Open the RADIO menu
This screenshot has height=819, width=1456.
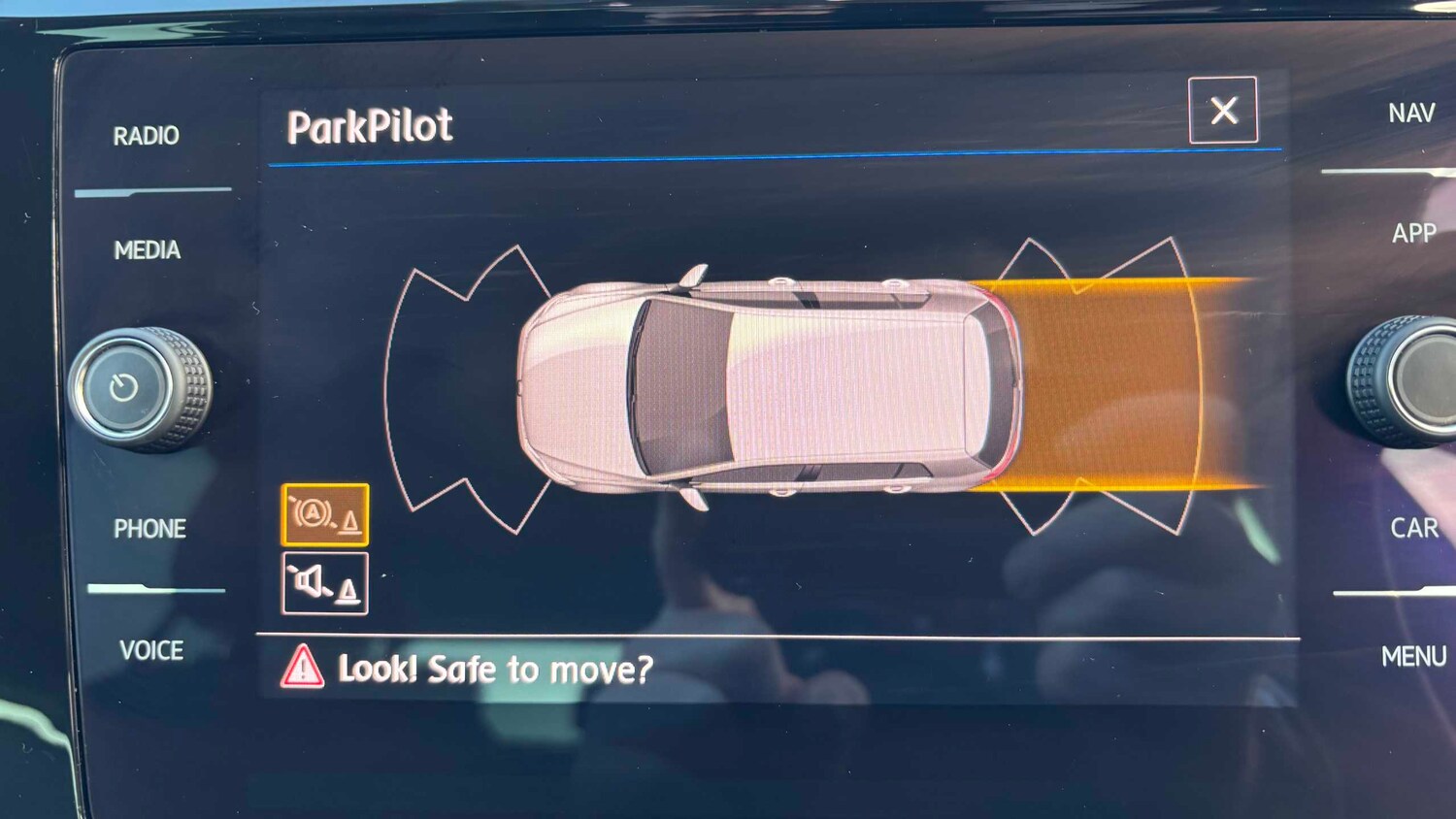point(147,136)
